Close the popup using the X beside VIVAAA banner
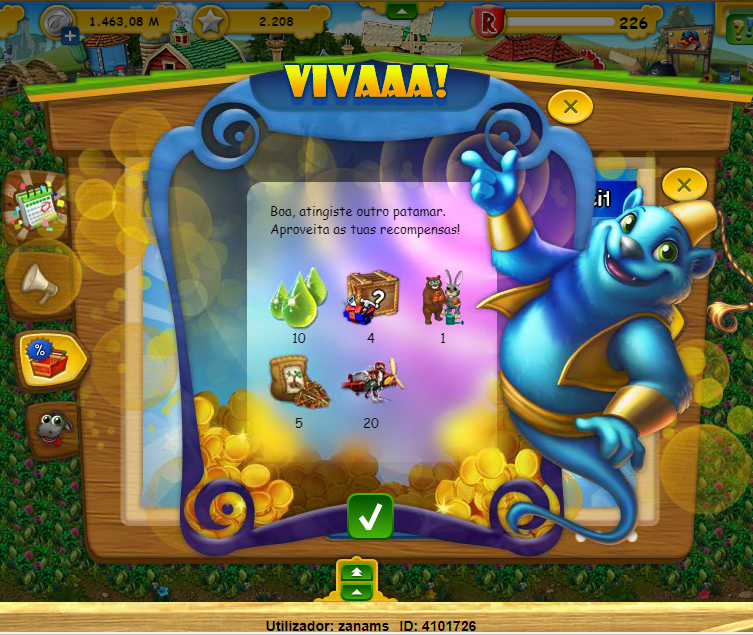Image resolution: width=753 pixels, height=635 pixels. [x=570, y=107]
